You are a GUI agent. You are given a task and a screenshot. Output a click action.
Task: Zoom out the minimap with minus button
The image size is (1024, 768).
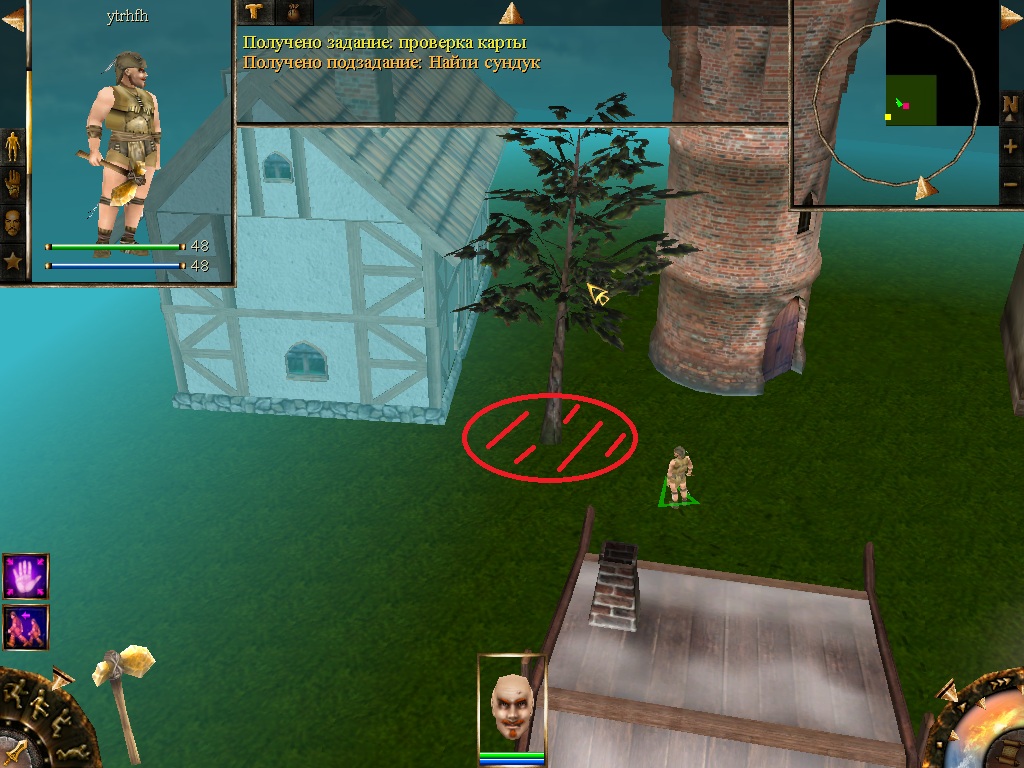tap(1011, 184)
